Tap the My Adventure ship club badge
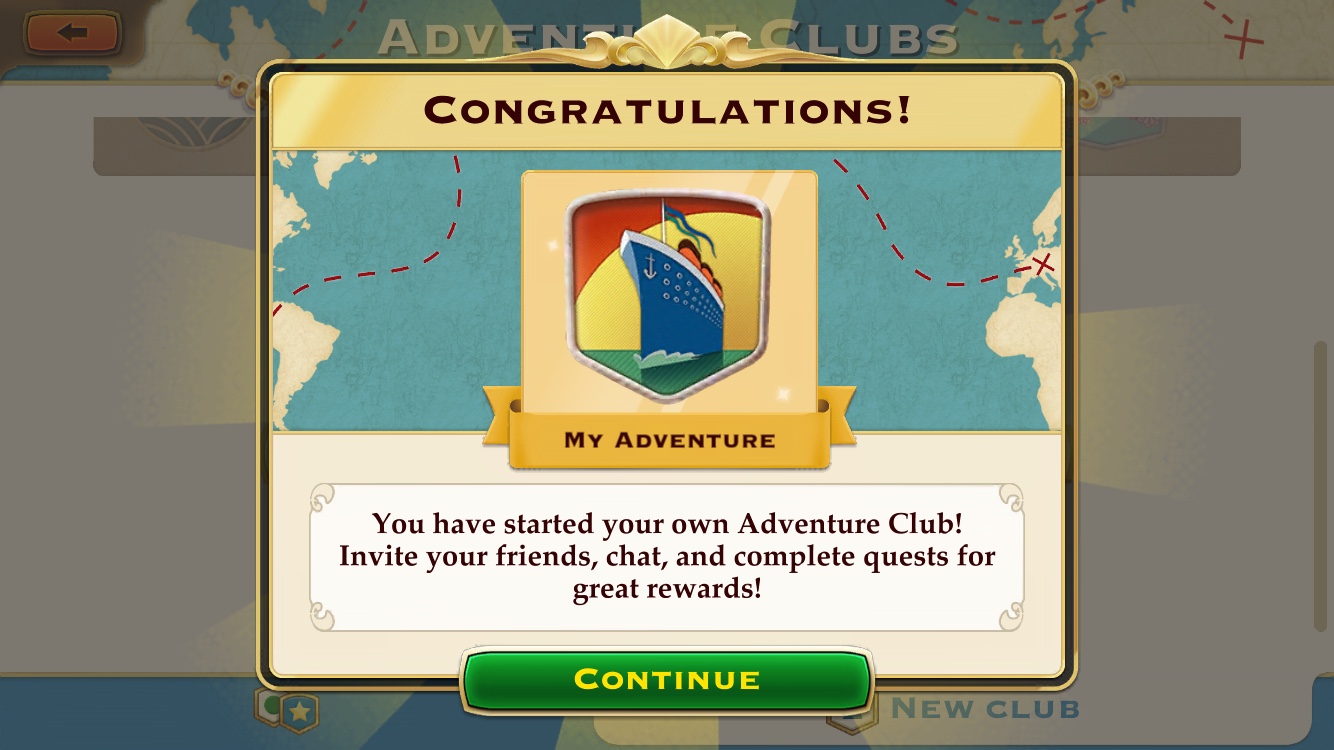The image size is (1334, 750). 669,297
